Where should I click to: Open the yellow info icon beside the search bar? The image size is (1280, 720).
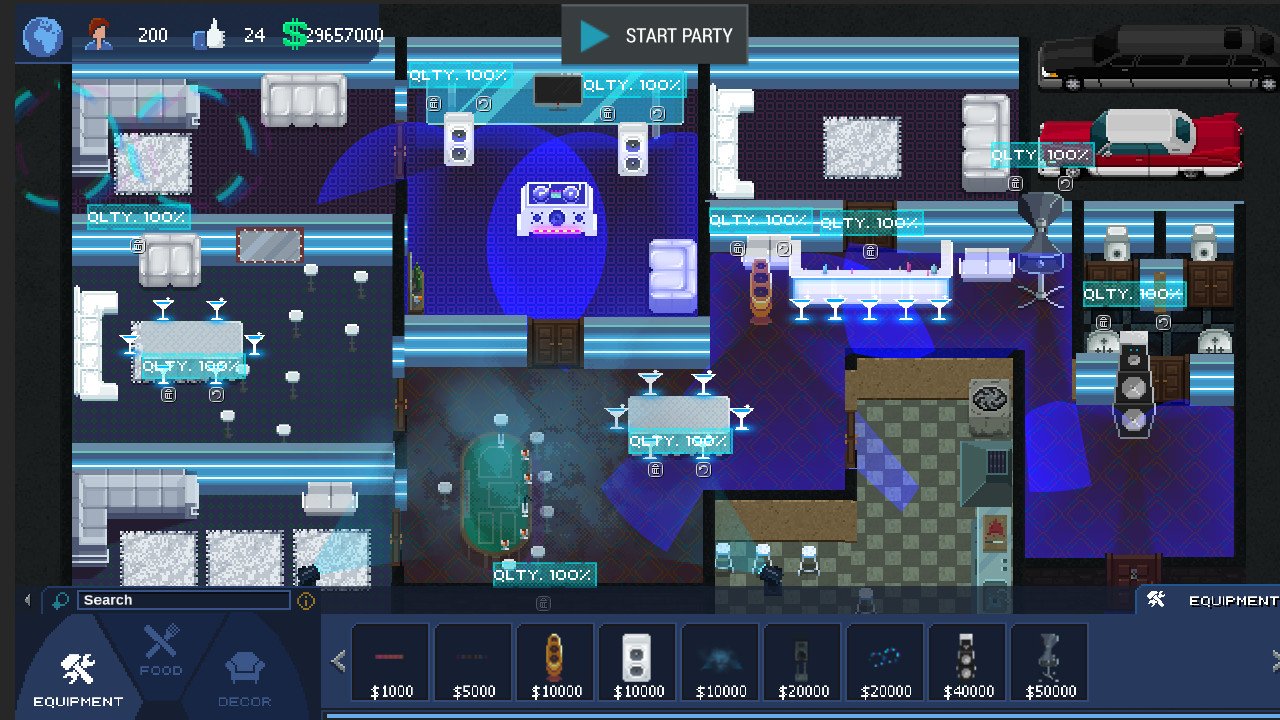tap(306, 600)
